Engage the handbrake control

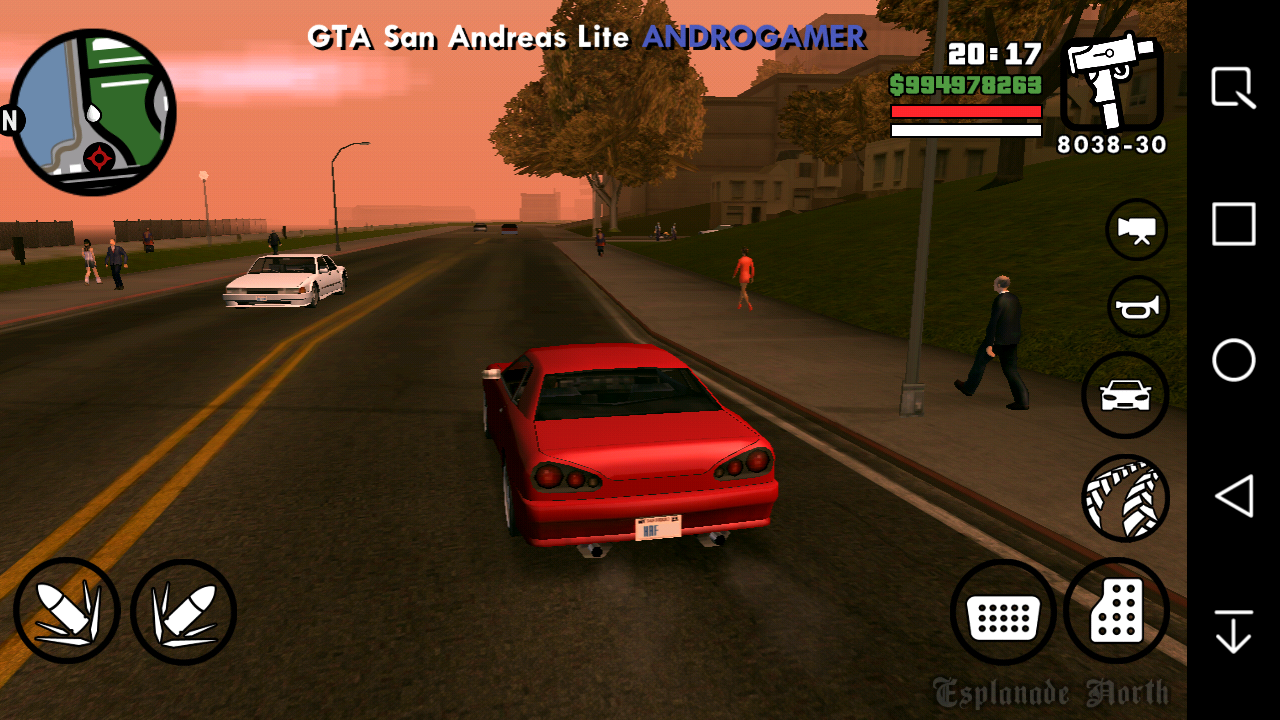pyautogui.click(x=1125, y=497)
